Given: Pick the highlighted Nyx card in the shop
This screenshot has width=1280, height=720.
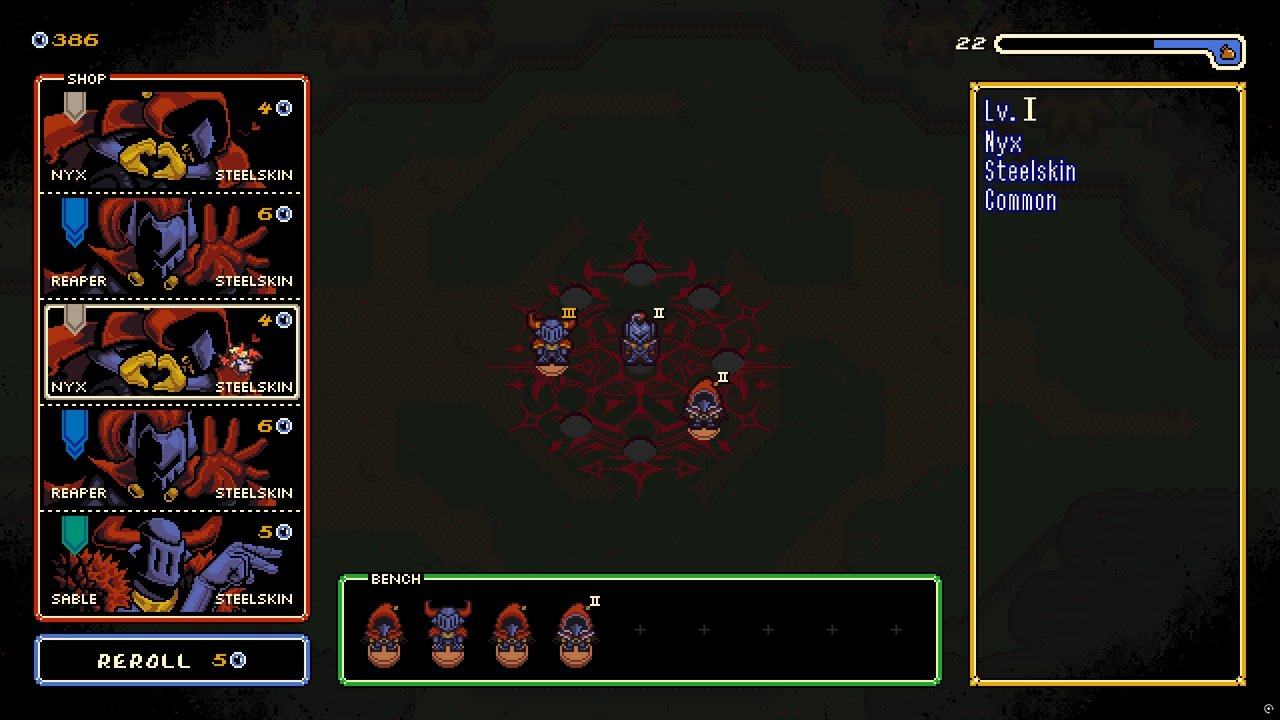Looking at the screenshot, I should click(170, 350).
